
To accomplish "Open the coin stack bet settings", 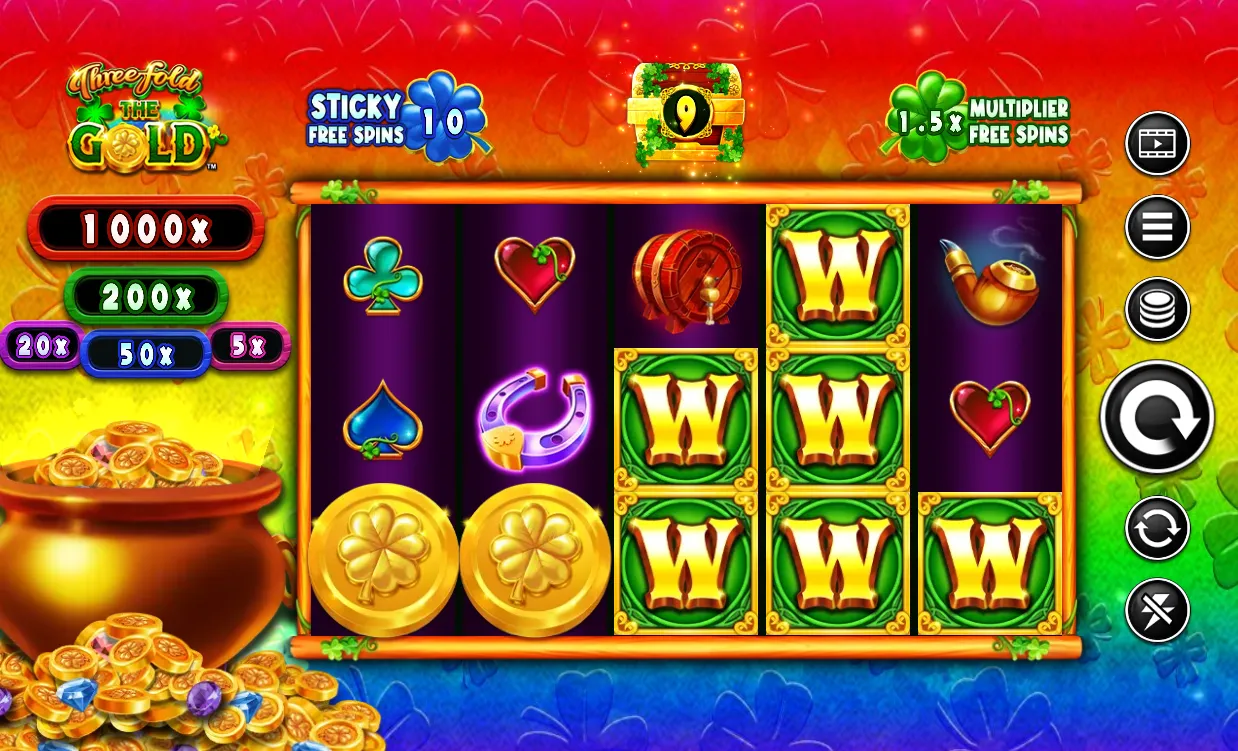I will pos(1157,309).
